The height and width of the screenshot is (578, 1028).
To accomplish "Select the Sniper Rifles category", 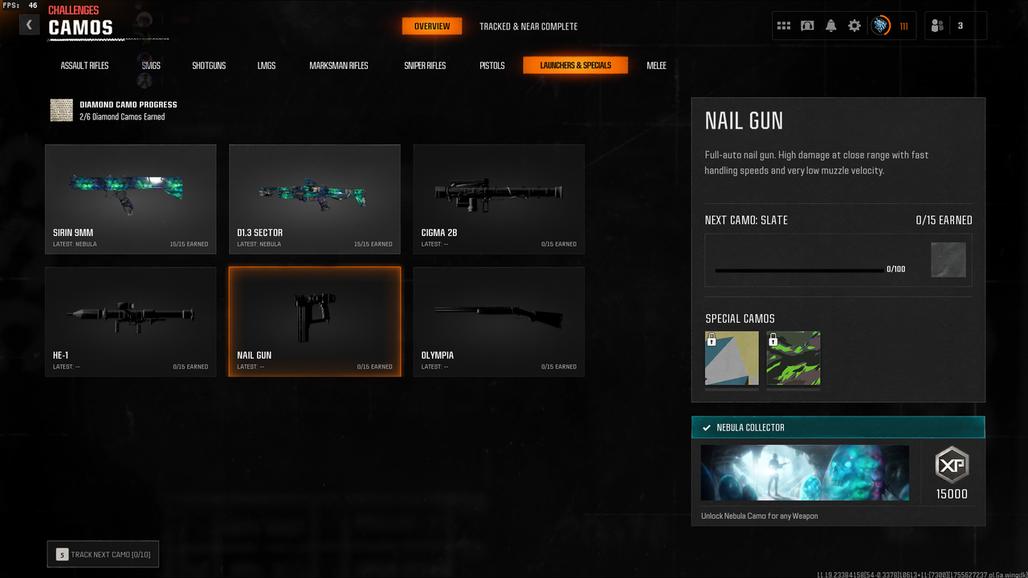I will [x=425, y=66].
